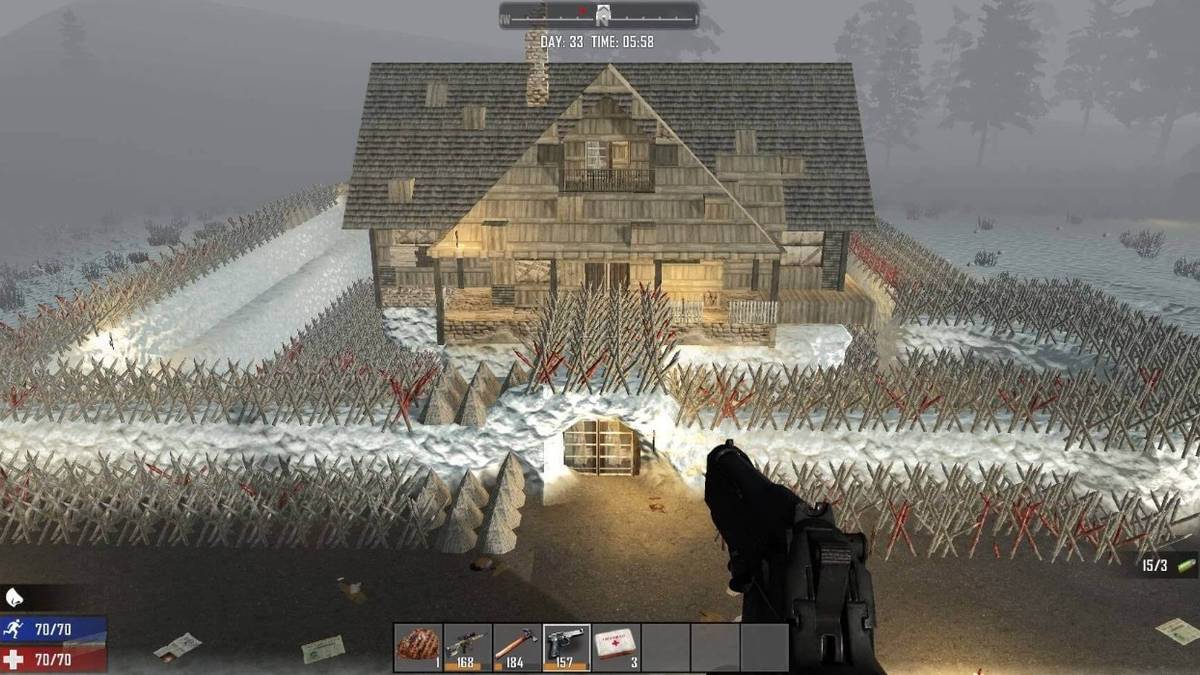
Task: Select the pistol hotbar slot
Action: click(x=566, y=647)
